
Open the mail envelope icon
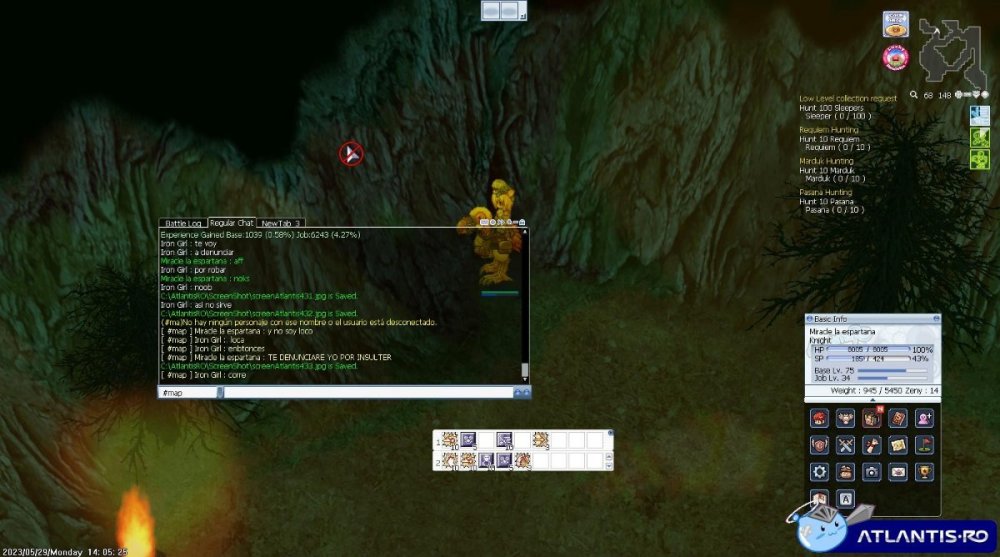click(x=898, y=471)
